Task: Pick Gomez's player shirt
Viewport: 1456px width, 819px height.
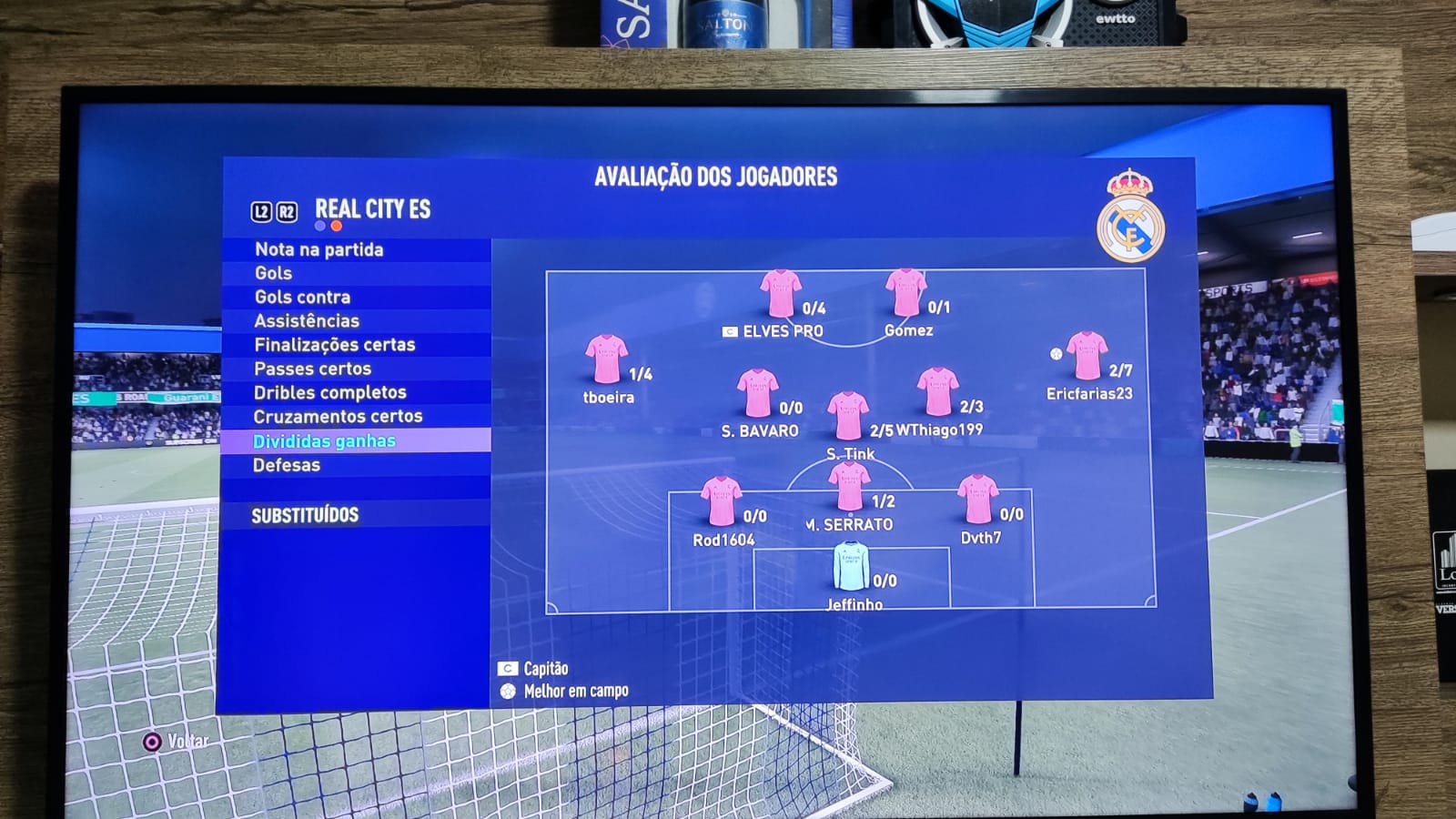Action: [905, 292]
